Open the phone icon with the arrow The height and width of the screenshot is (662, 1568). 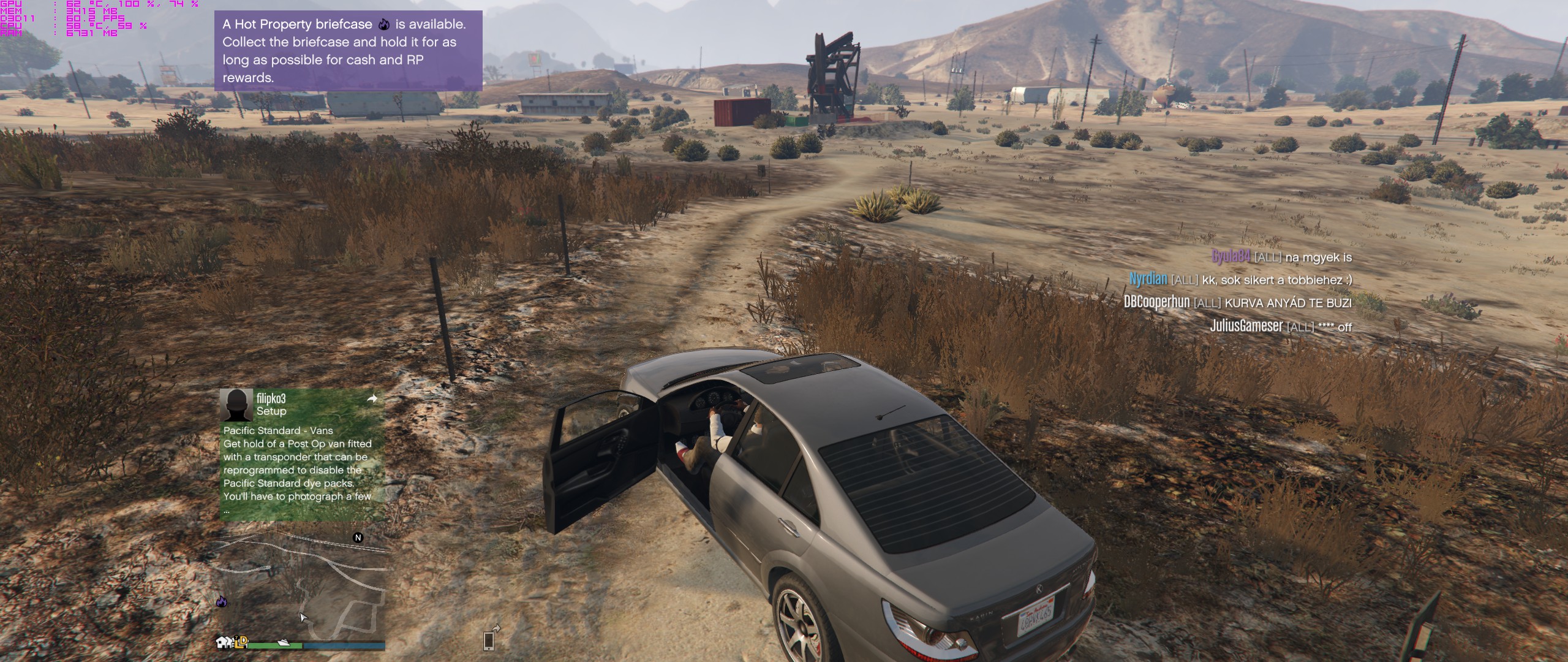coord(489,639)
